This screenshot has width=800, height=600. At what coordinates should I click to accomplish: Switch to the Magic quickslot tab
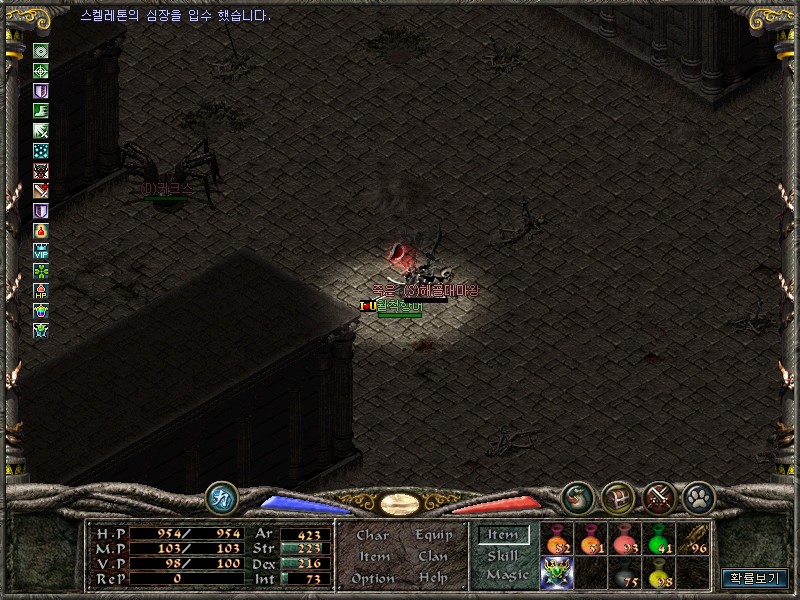click(x=506, y=576)
